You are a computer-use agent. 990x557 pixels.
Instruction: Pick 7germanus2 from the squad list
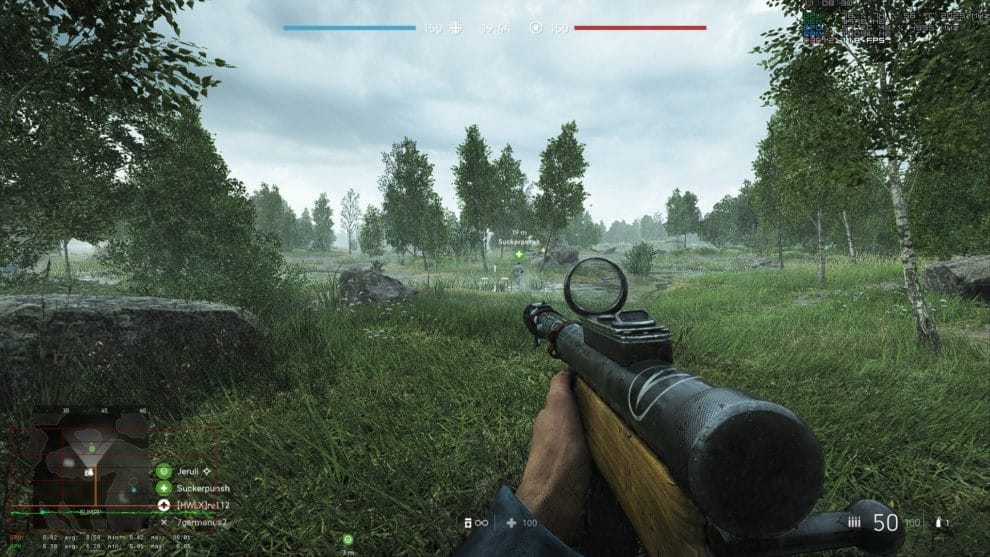tap(195, 522)
